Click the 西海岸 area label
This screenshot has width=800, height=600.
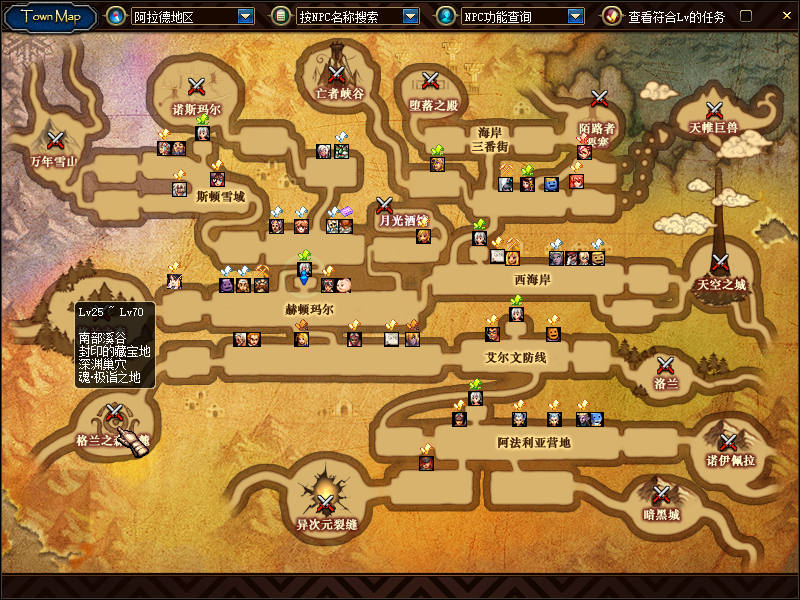point(533,280)
